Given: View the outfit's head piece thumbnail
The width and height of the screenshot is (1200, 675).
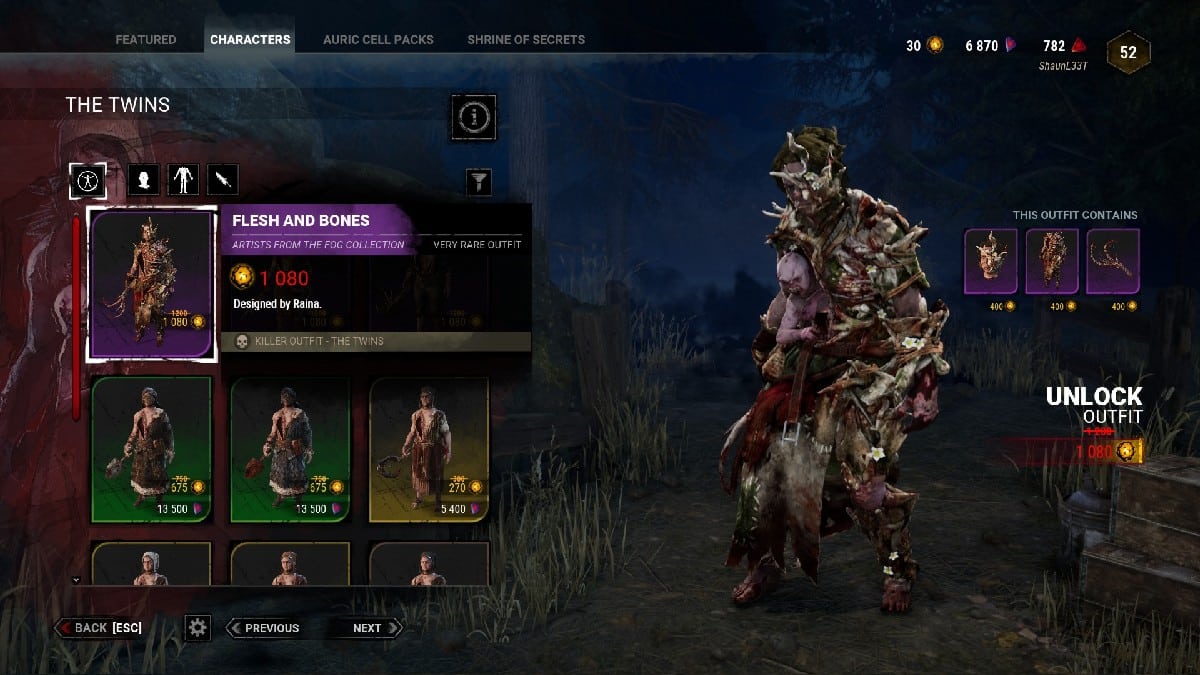Looking at the screenshot, I should pyautogui.click(x=990, y=261).
